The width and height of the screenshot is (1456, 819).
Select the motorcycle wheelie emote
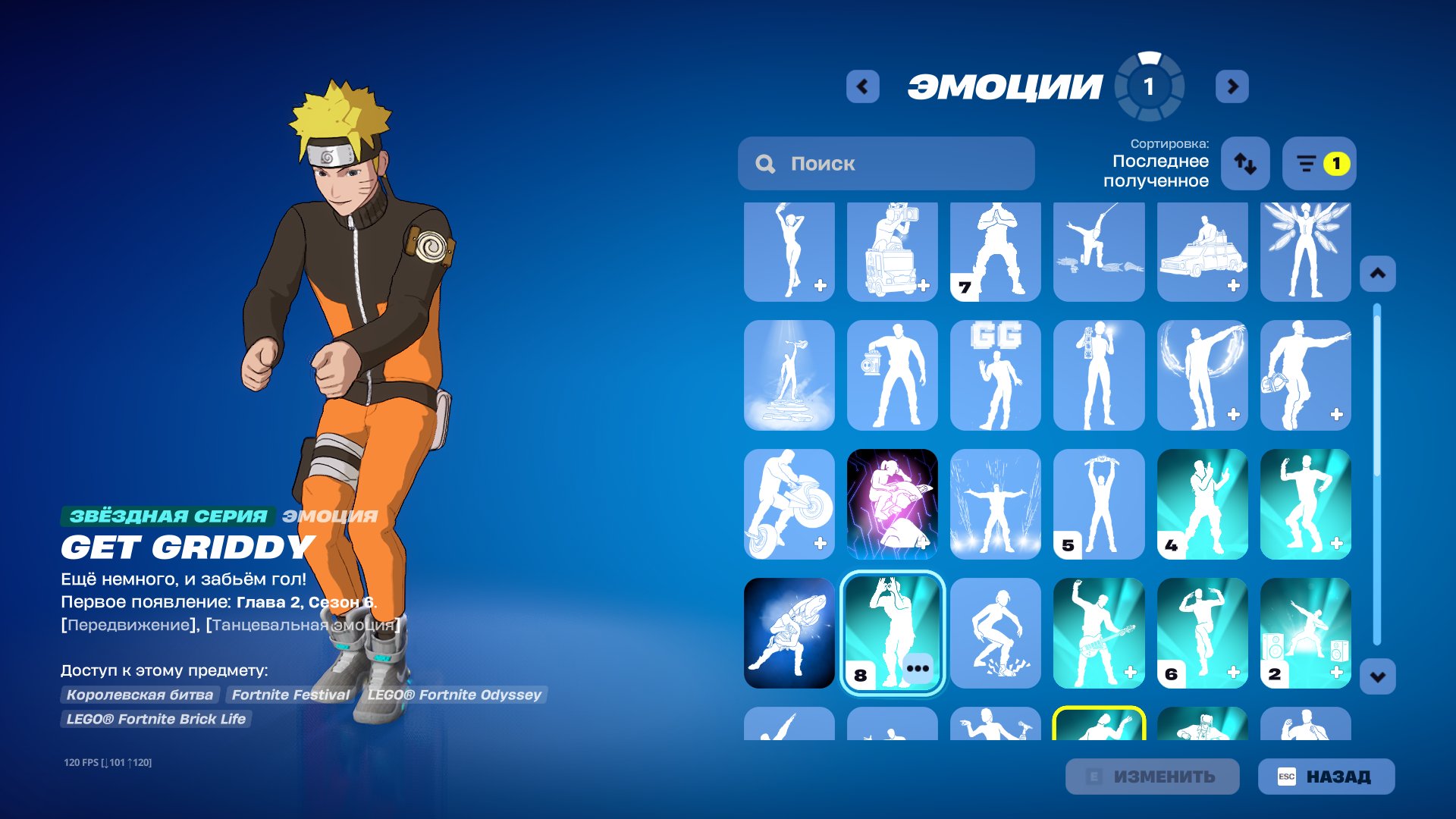[789, 504]
